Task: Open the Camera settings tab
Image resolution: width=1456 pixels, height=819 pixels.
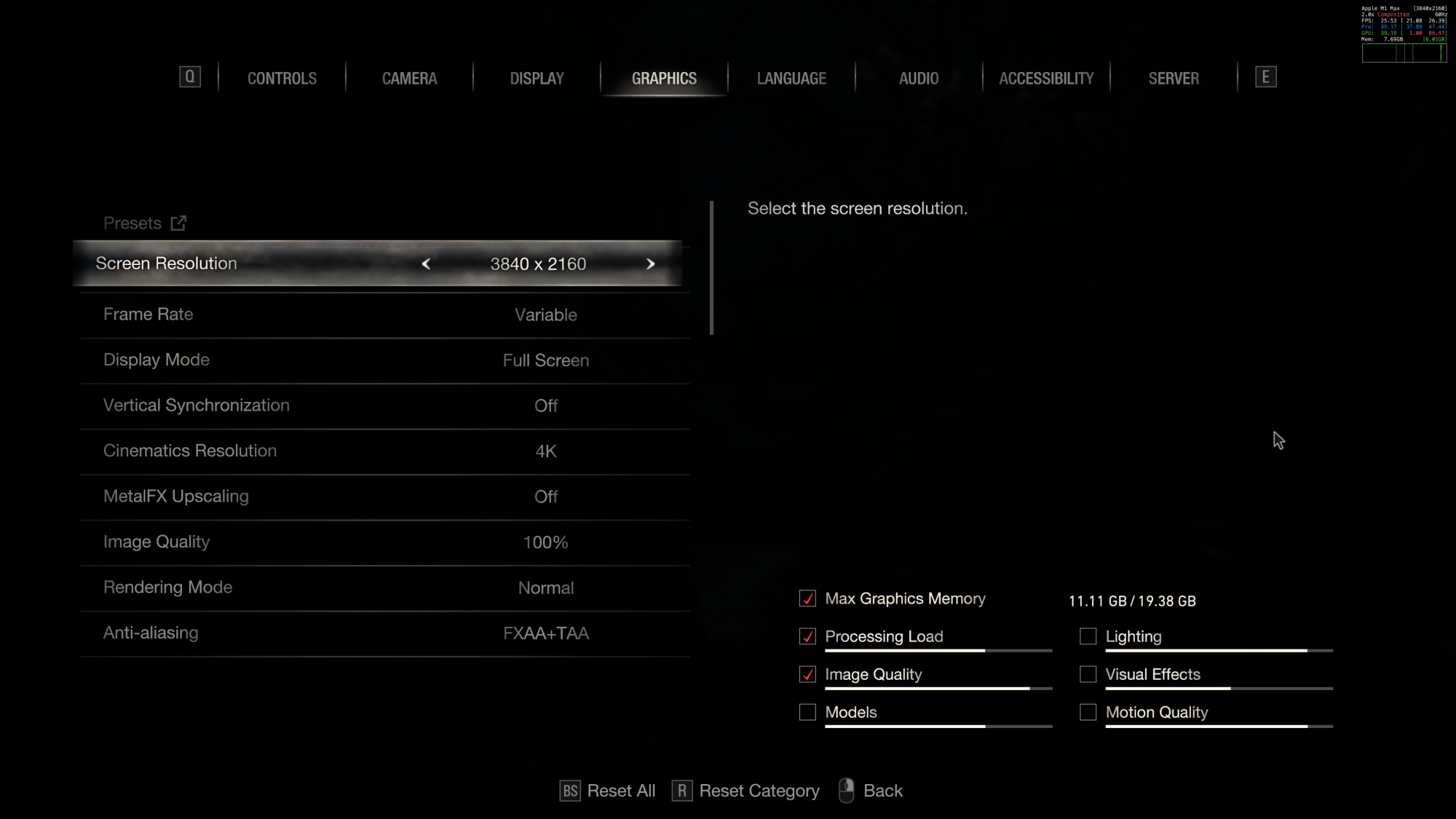Action: click(409, 79)
